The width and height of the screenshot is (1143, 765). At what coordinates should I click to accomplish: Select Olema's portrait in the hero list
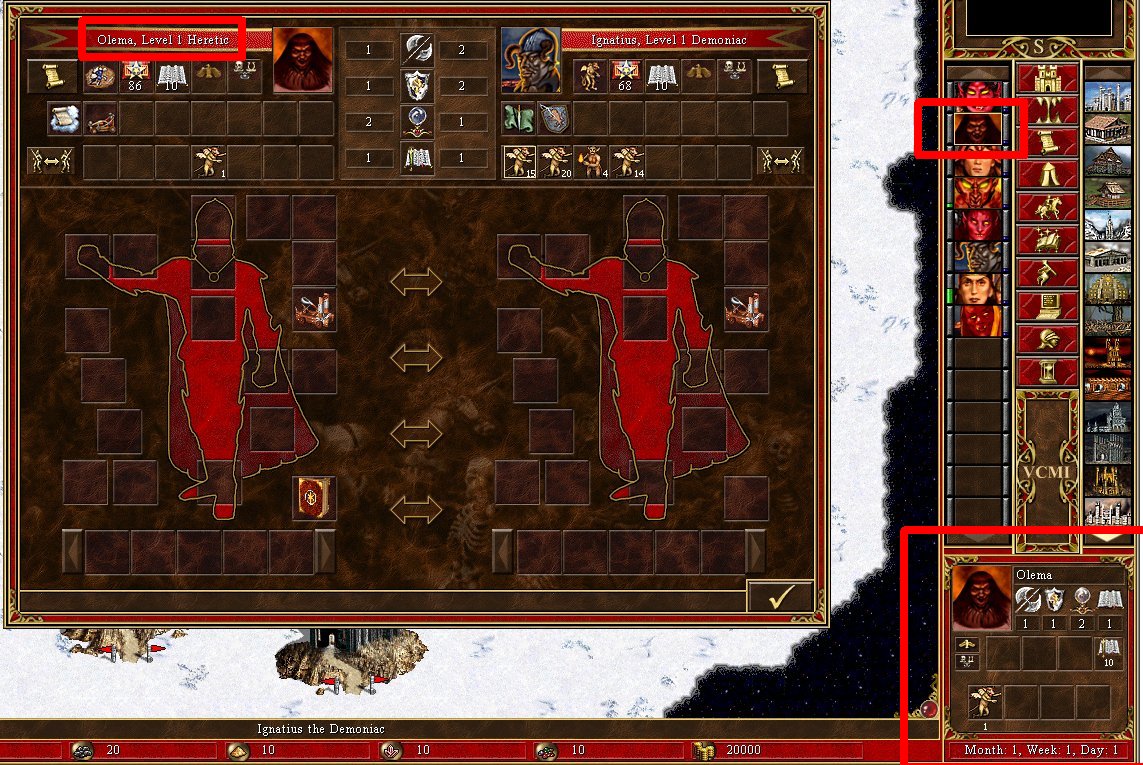[x=977, y=128]
